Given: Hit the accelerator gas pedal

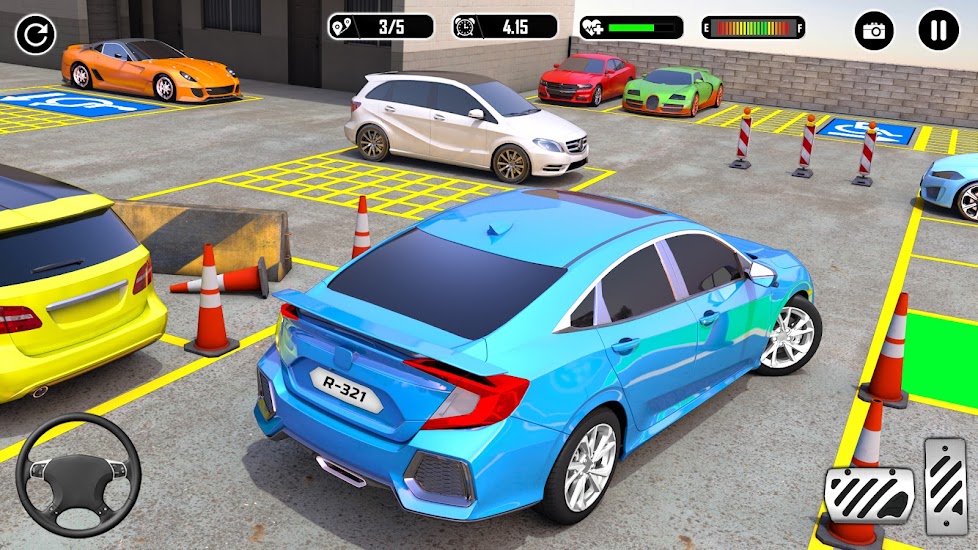Looking at the screenshot, I should [945, 483].
